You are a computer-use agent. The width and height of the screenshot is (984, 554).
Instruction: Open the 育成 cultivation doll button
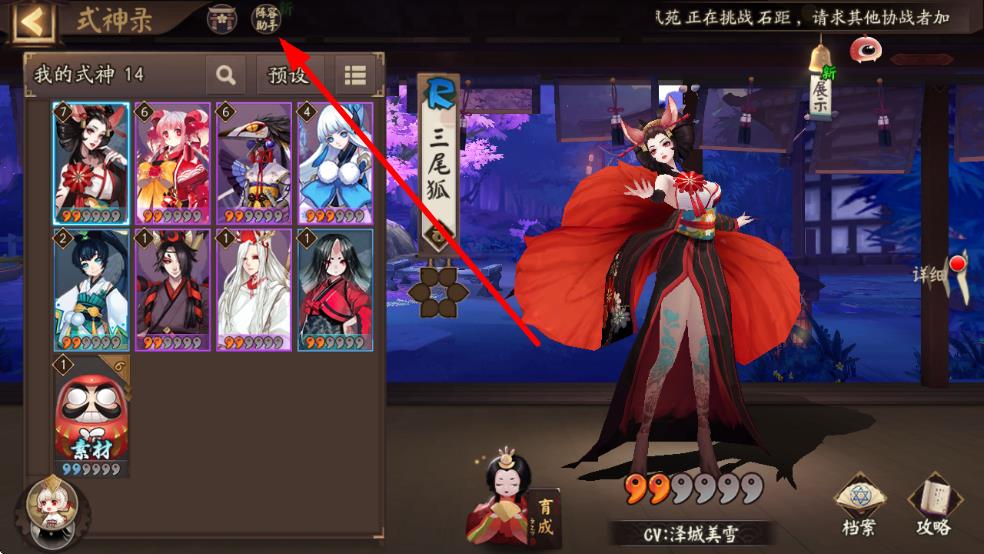517,506
